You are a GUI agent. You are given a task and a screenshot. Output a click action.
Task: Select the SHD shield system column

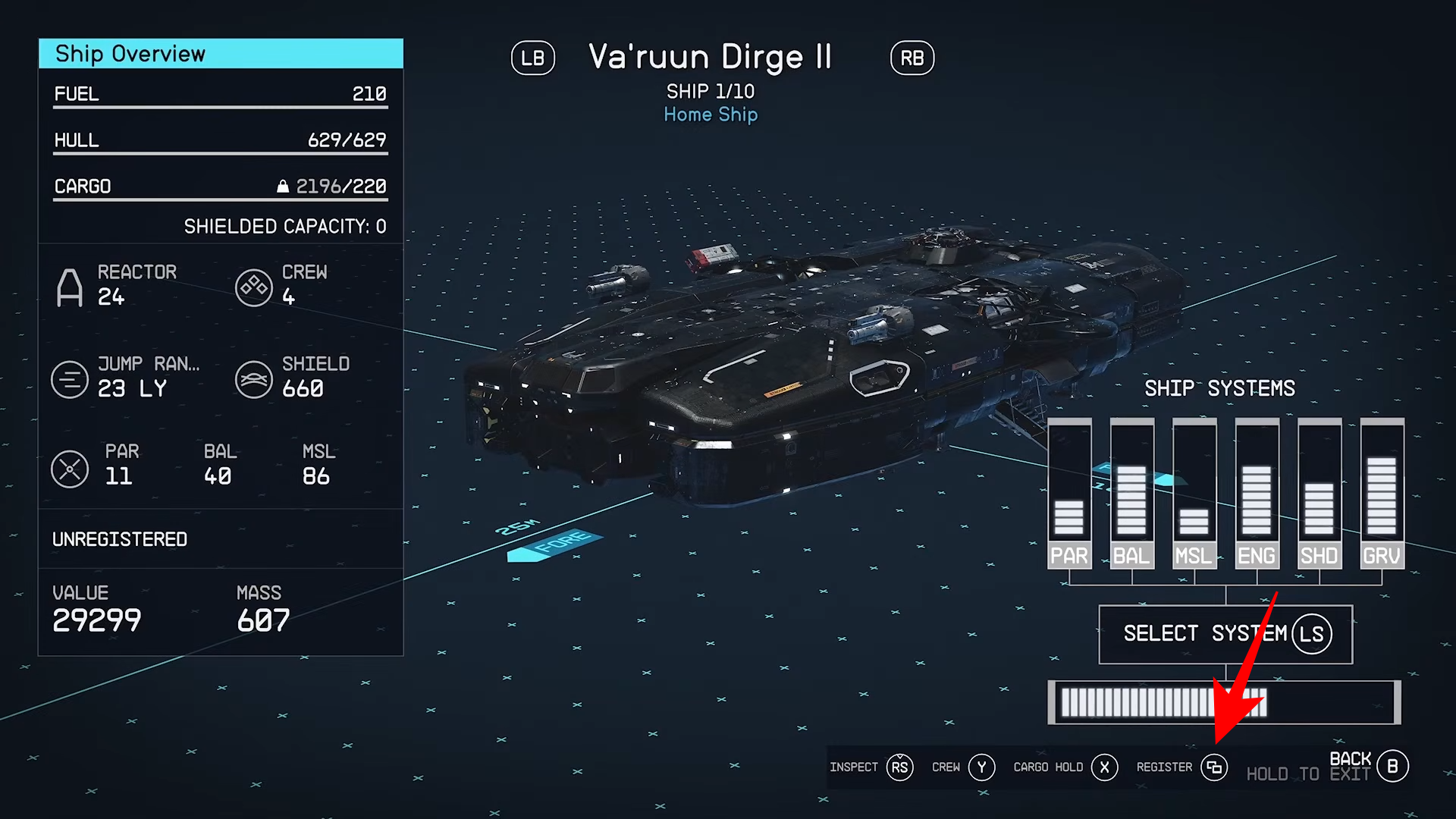tap(1319, 493)
